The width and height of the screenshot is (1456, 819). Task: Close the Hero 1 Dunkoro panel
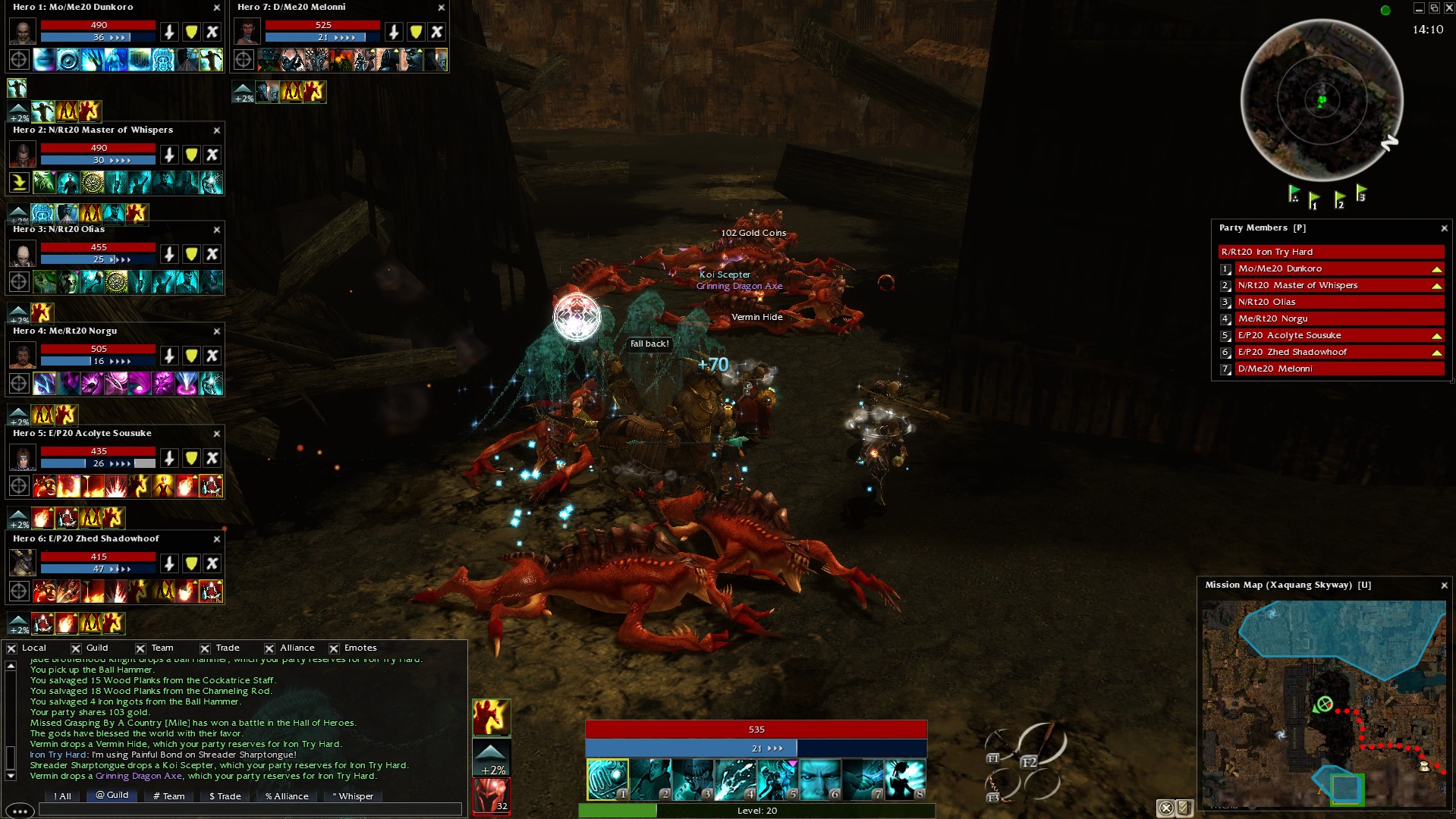tap(217, 8)
